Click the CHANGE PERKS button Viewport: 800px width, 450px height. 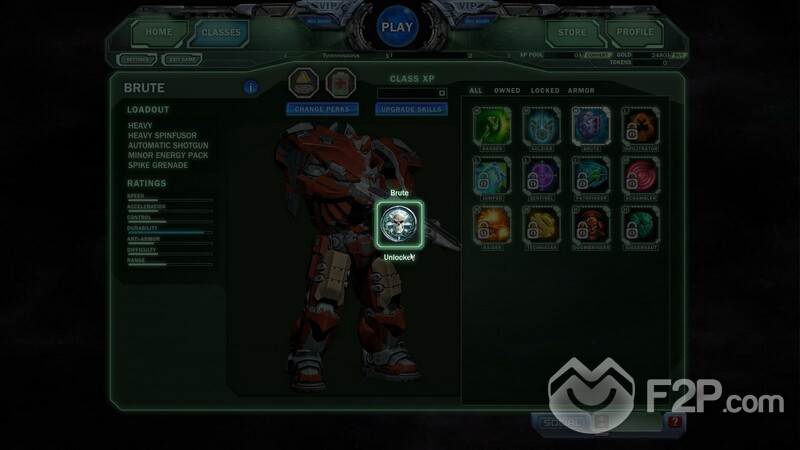coord(322,108)
